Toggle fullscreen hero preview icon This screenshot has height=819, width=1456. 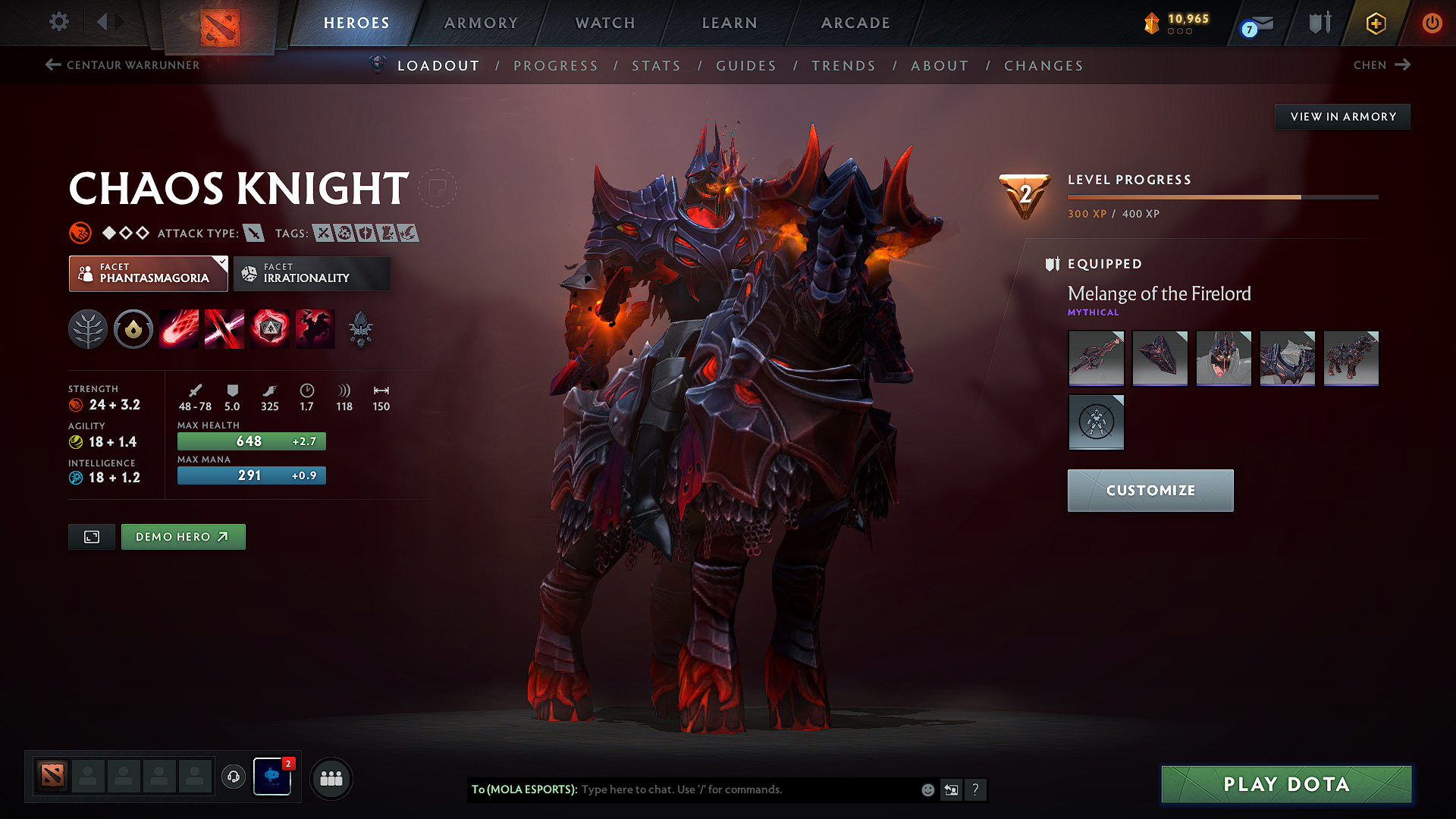(x=91, y=536)
